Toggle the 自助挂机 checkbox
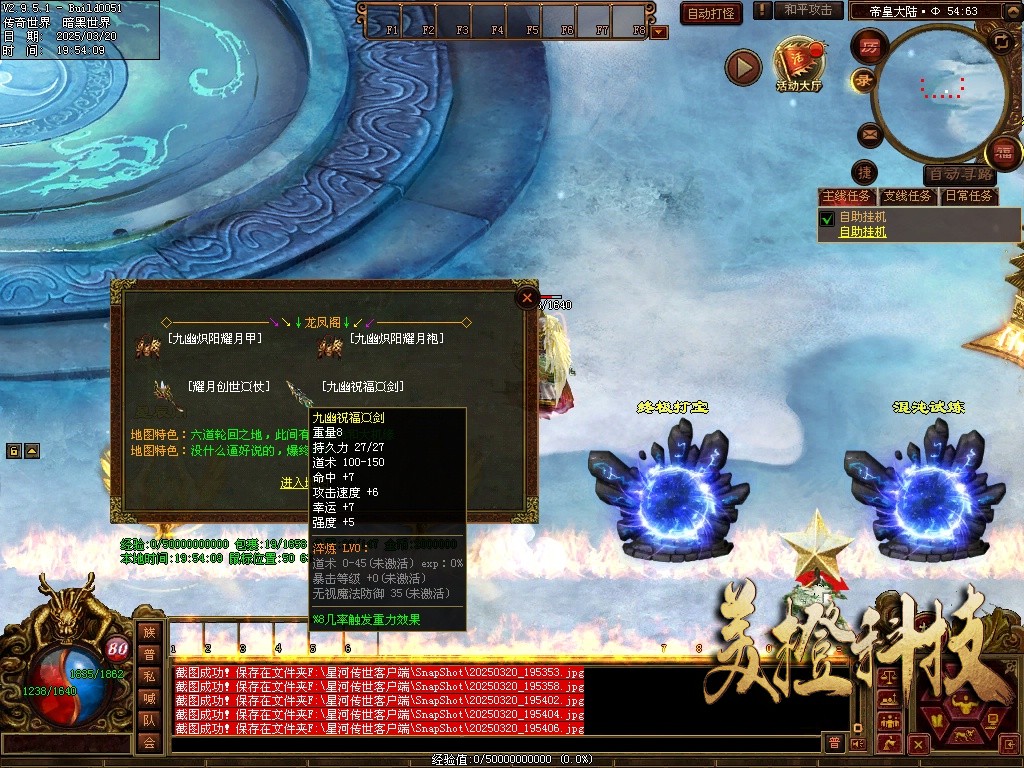The image size is (1024, 768). [x=827, y=218]
